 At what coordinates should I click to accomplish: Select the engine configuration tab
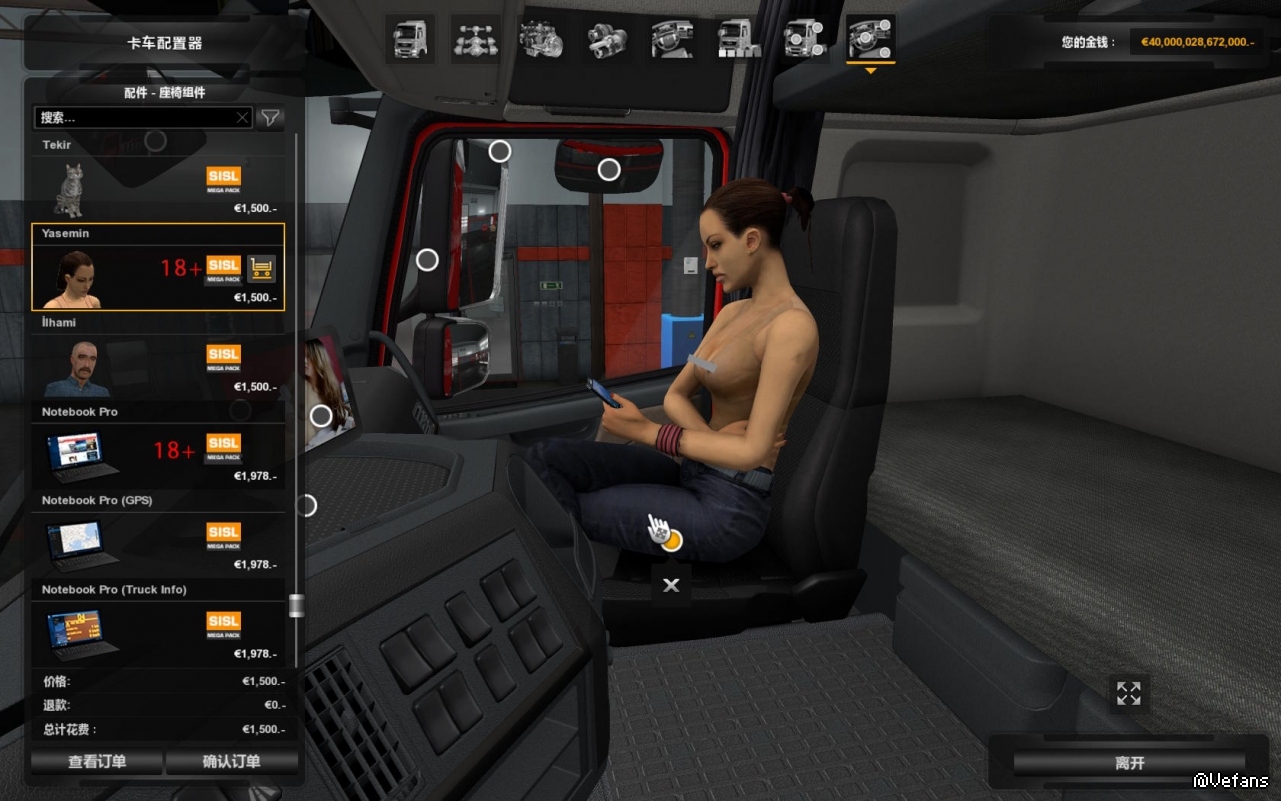541,40
